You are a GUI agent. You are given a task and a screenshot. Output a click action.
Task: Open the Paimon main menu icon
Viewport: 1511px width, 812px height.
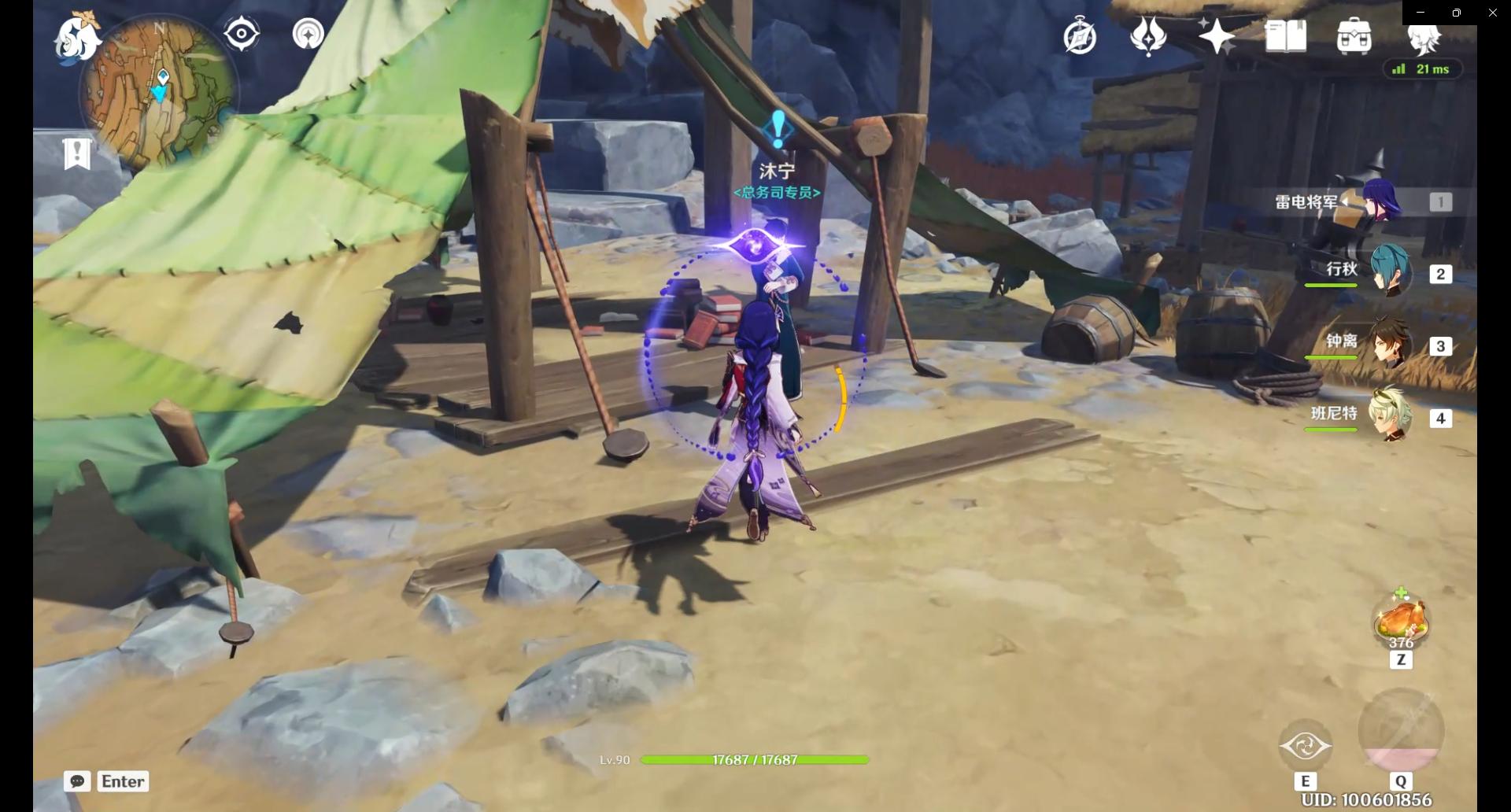[77, 35]
